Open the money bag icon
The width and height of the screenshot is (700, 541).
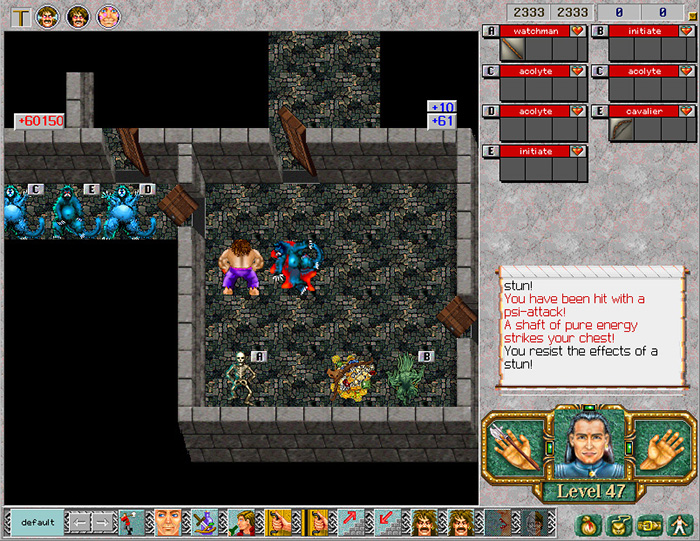click(589, 523)
